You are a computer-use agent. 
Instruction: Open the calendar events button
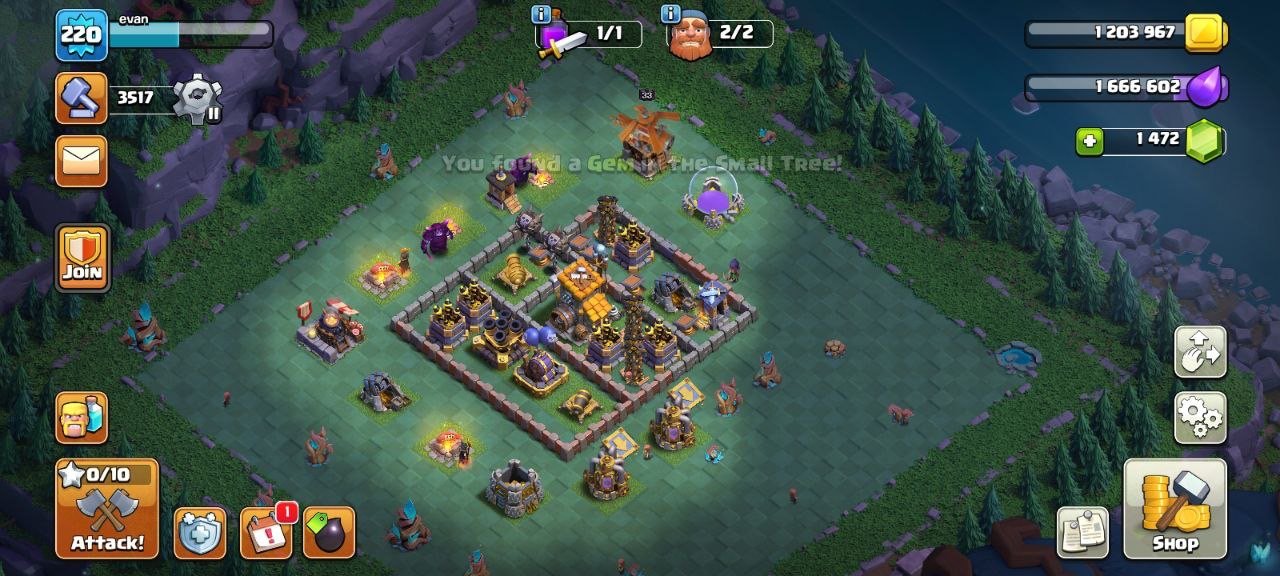[266, 532]
